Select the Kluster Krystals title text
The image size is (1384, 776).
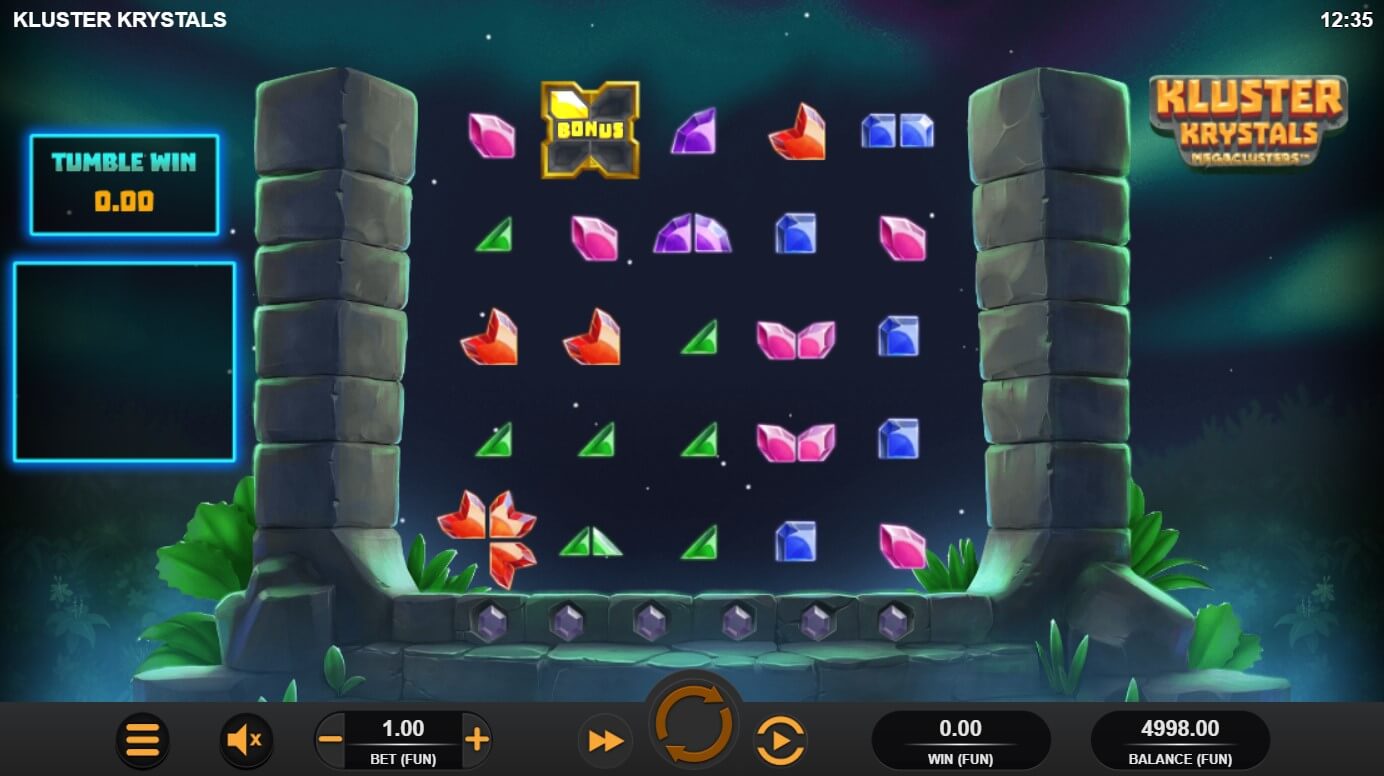(120, 17)
